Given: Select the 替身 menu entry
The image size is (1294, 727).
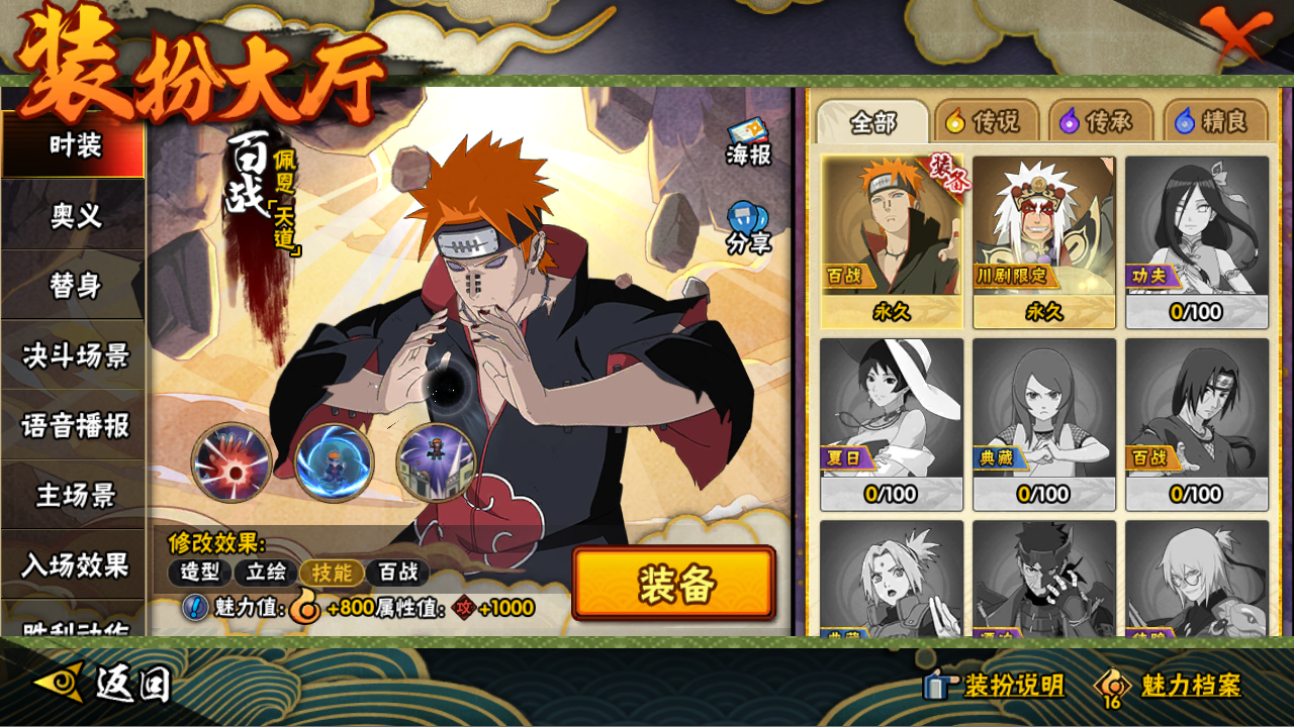Looking at the screenshot, I should (x=74, y=285).
